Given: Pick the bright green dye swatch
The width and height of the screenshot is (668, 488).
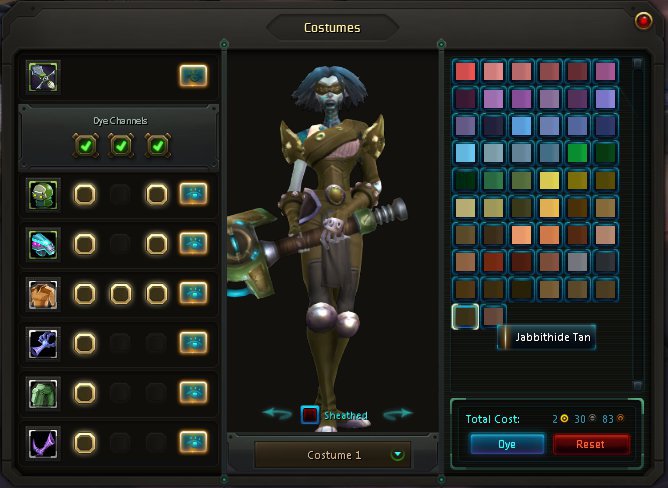Looking at the screenshot, I should click(x=576, y=153).
